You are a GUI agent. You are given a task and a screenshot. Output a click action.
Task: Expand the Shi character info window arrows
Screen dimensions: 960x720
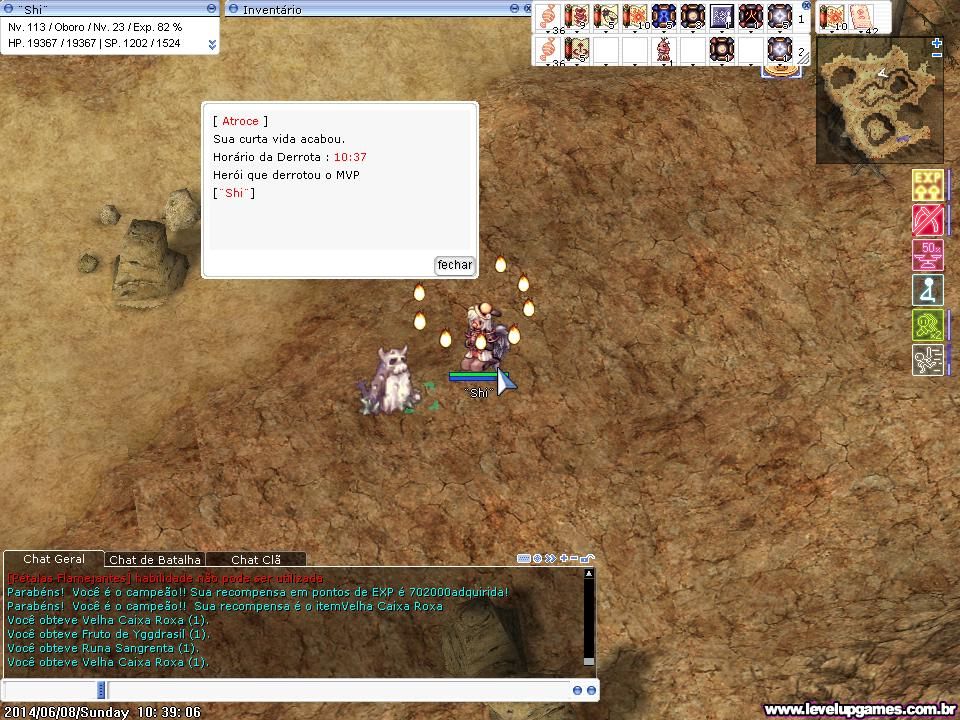point(212,45)
